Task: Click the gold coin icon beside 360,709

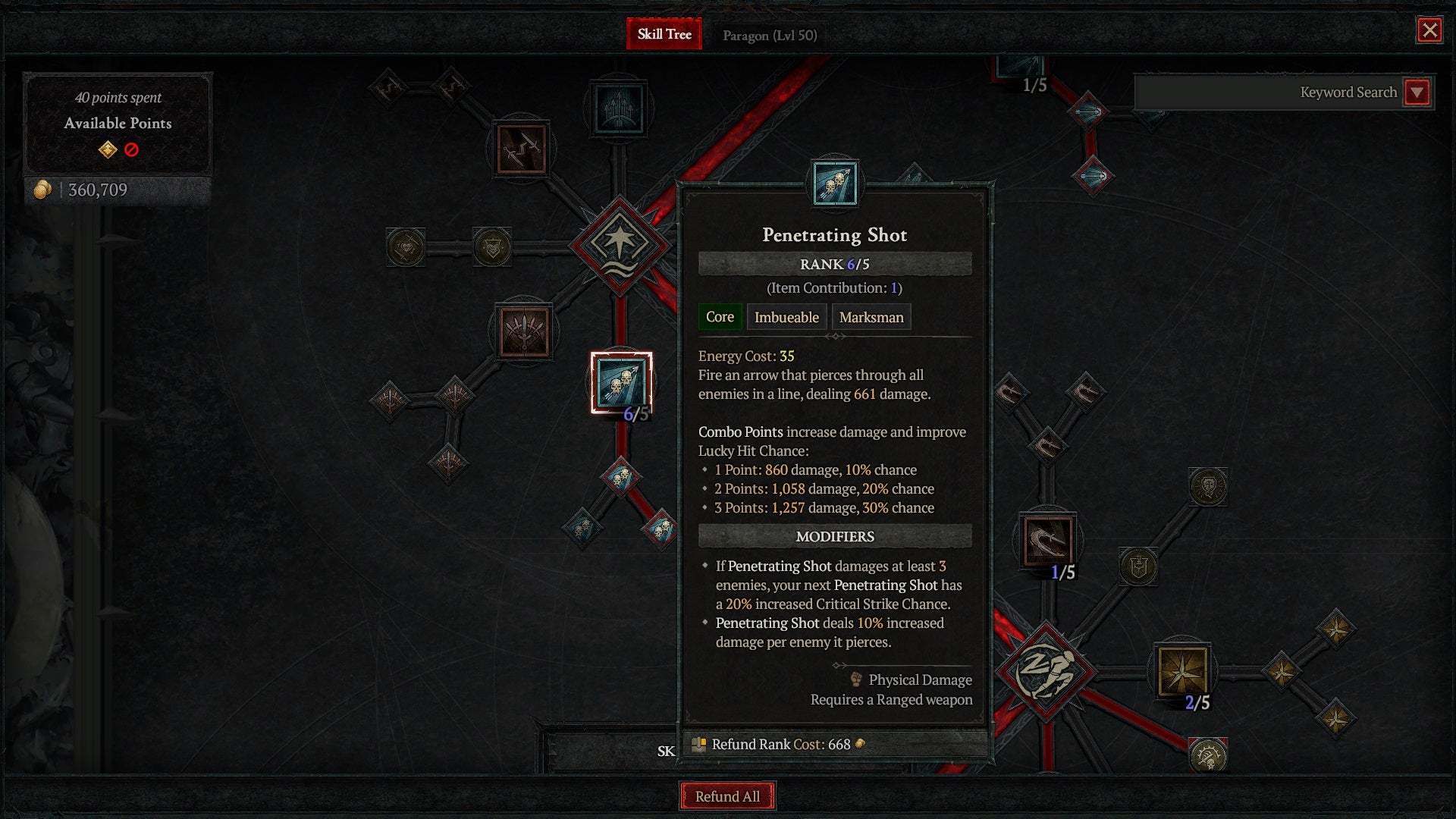Action: (x=43, y=190)
